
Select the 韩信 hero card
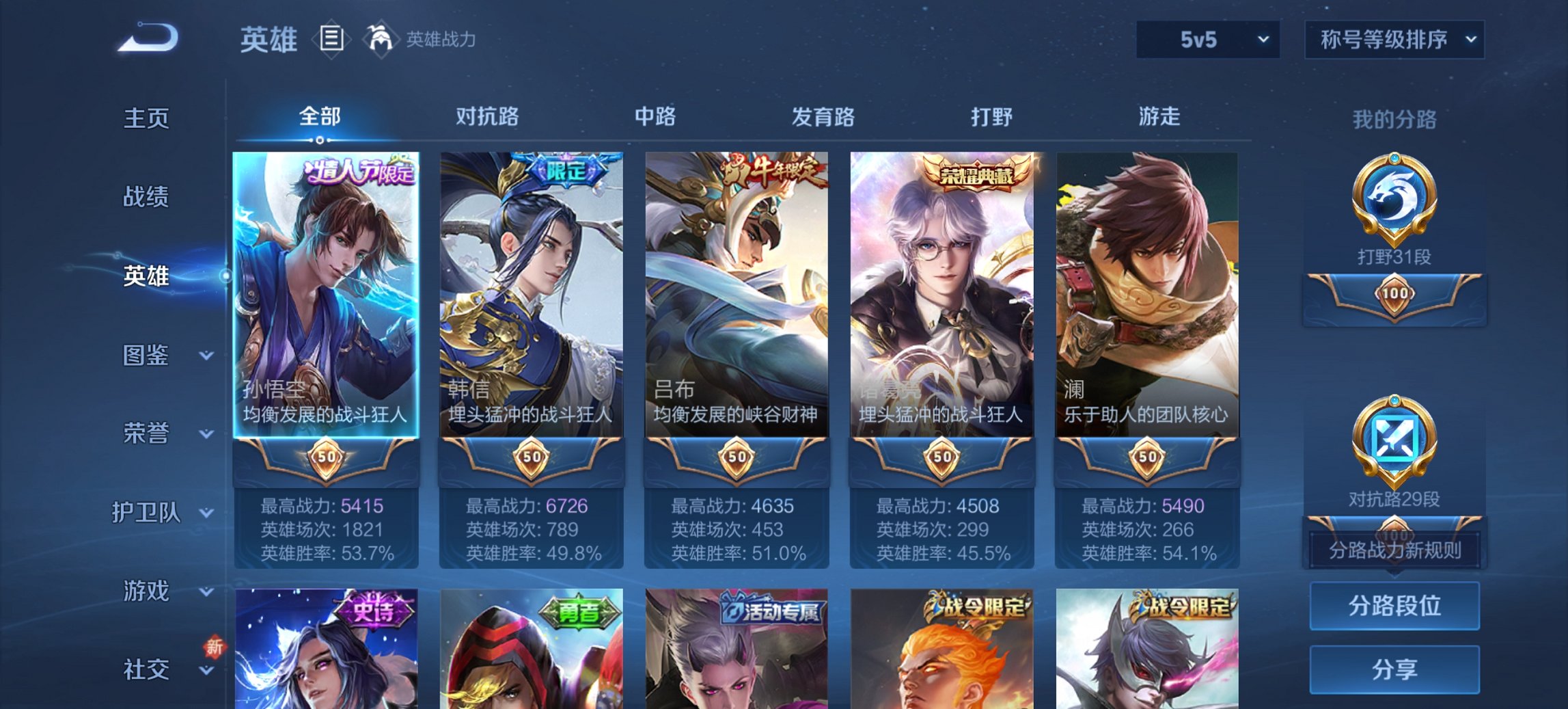pyautogui.click(x=532, y=294)
